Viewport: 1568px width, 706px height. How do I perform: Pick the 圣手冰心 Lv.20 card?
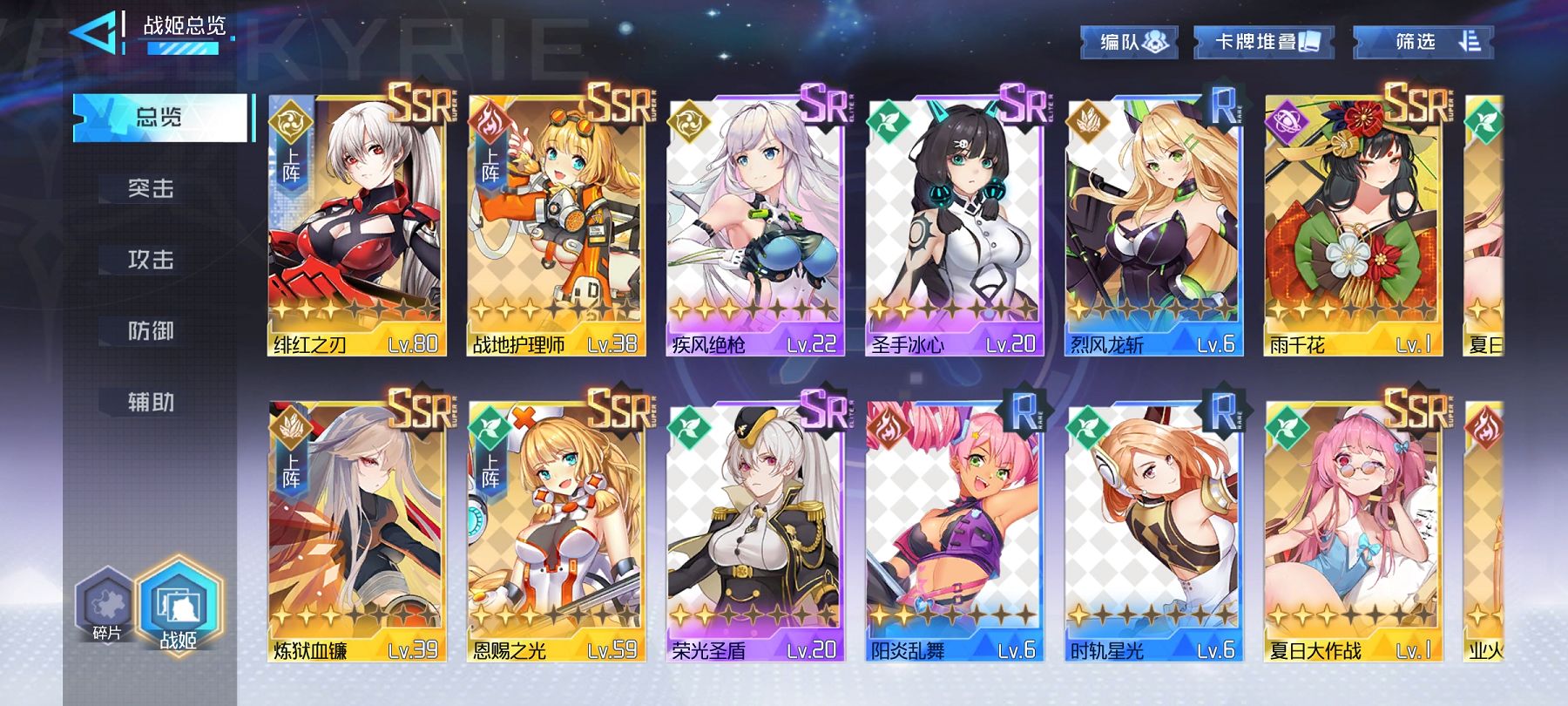[x=955, y=227]
